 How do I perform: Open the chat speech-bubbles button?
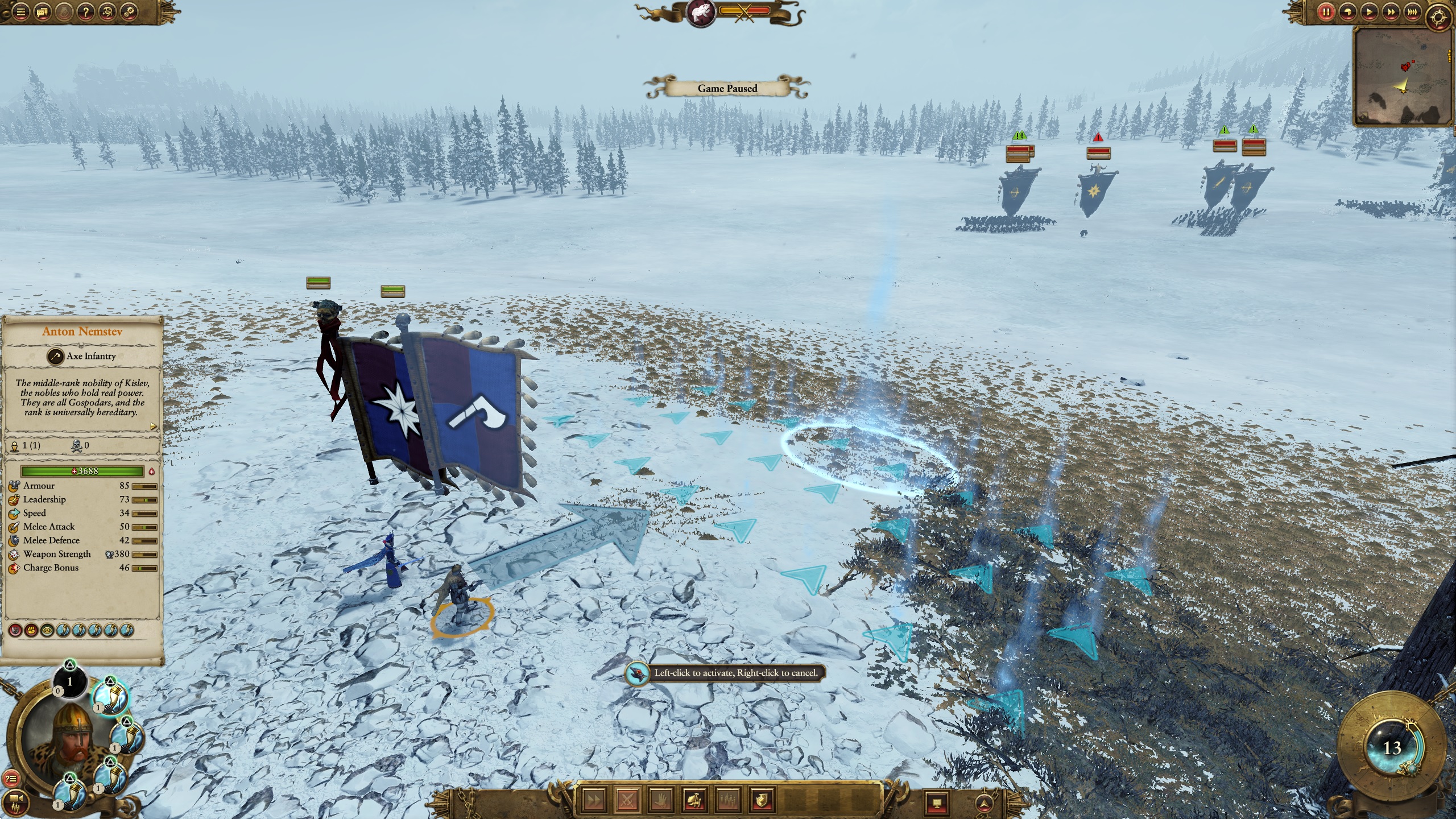(x=43, y=12)
